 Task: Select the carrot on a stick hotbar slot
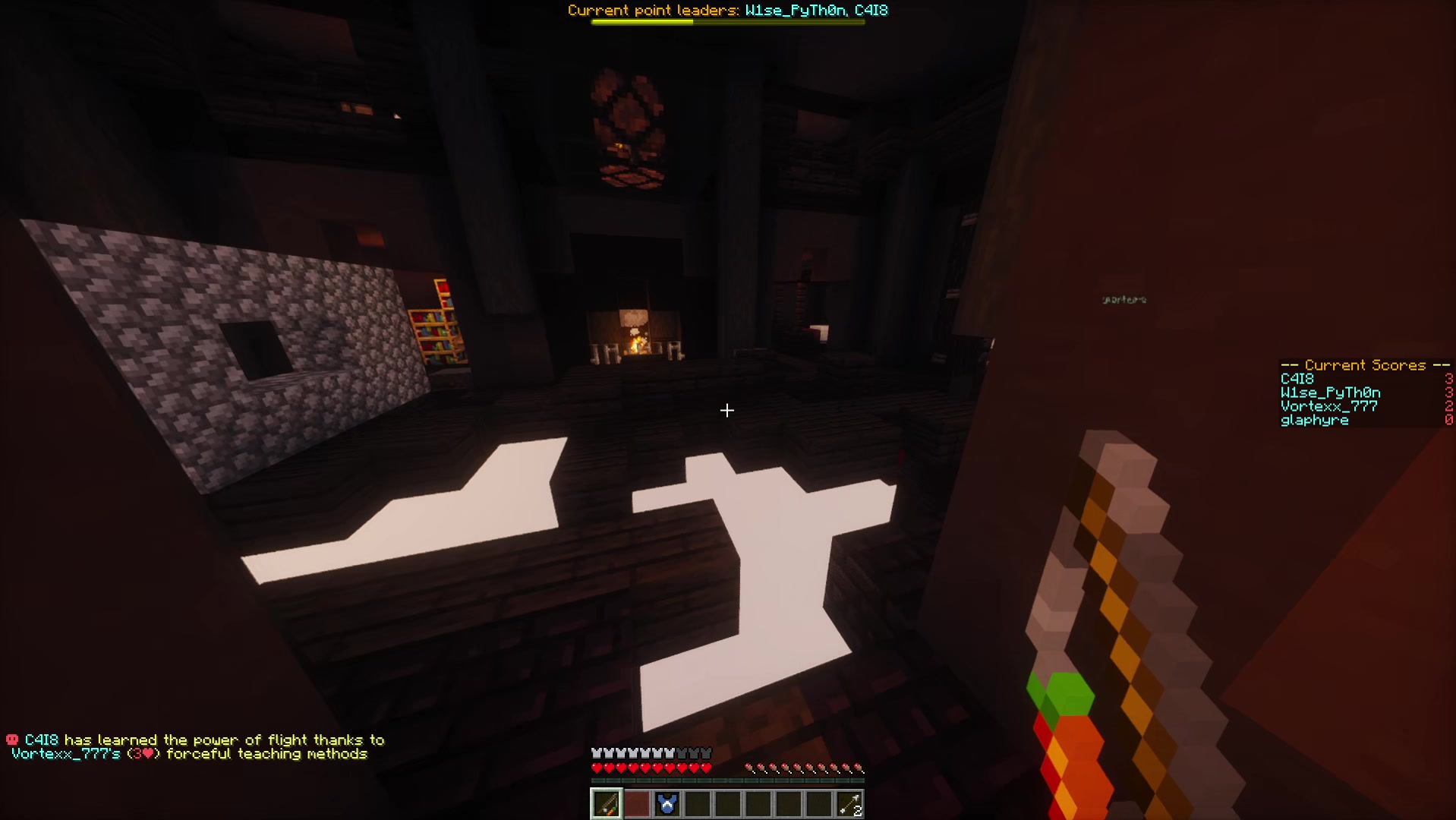(x=606, y=803)
